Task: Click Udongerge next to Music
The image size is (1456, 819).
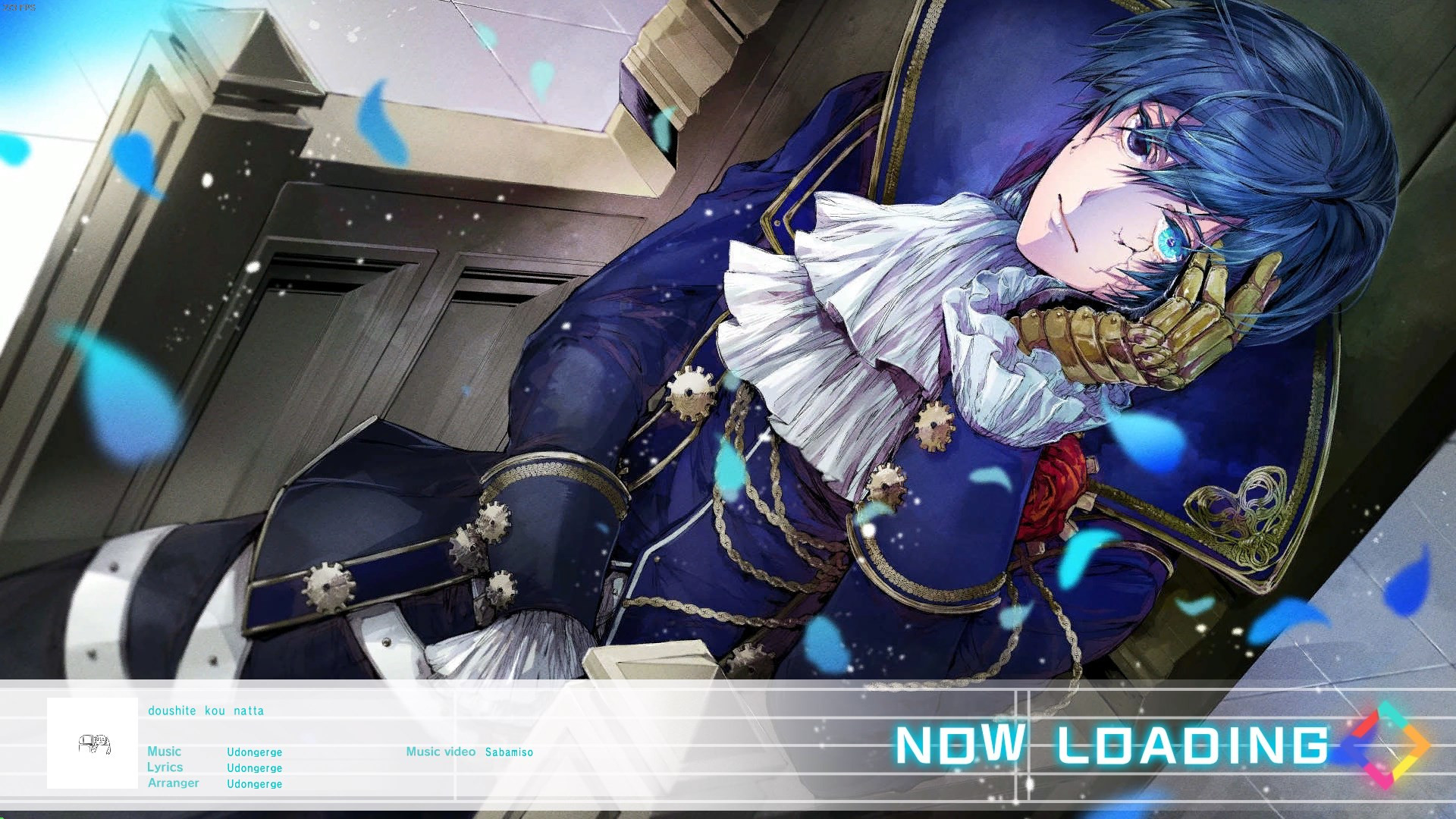Action: pyautogui.click(x=254, y=752)
